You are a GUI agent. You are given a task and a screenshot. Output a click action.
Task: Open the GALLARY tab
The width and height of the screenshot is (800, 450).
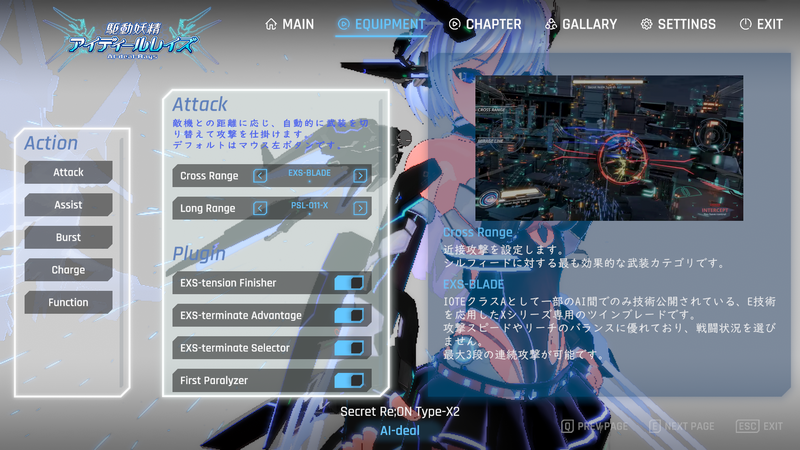581,24
